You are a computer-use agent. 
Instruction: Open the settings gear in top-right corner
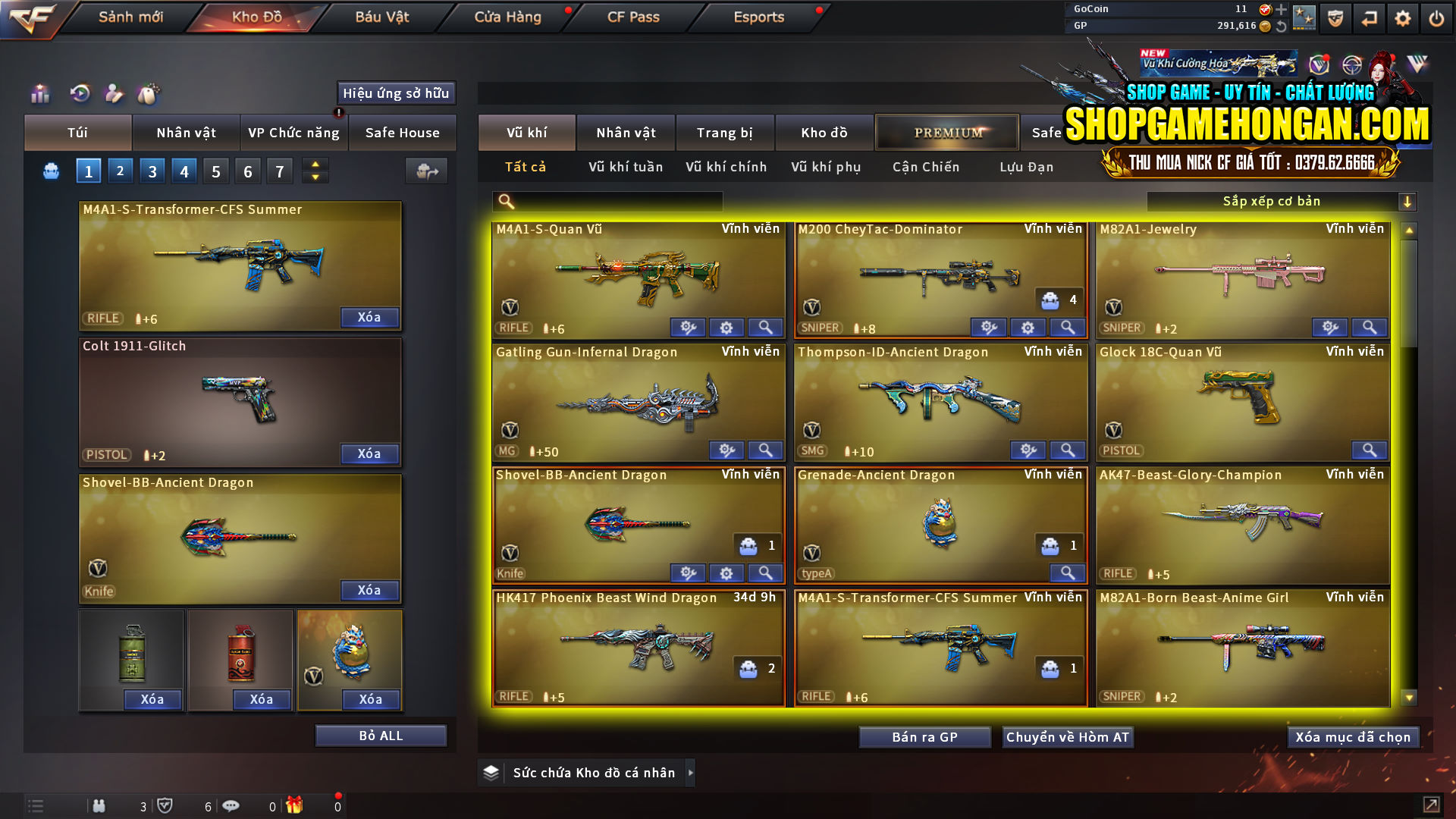(x=1403, y=17)
